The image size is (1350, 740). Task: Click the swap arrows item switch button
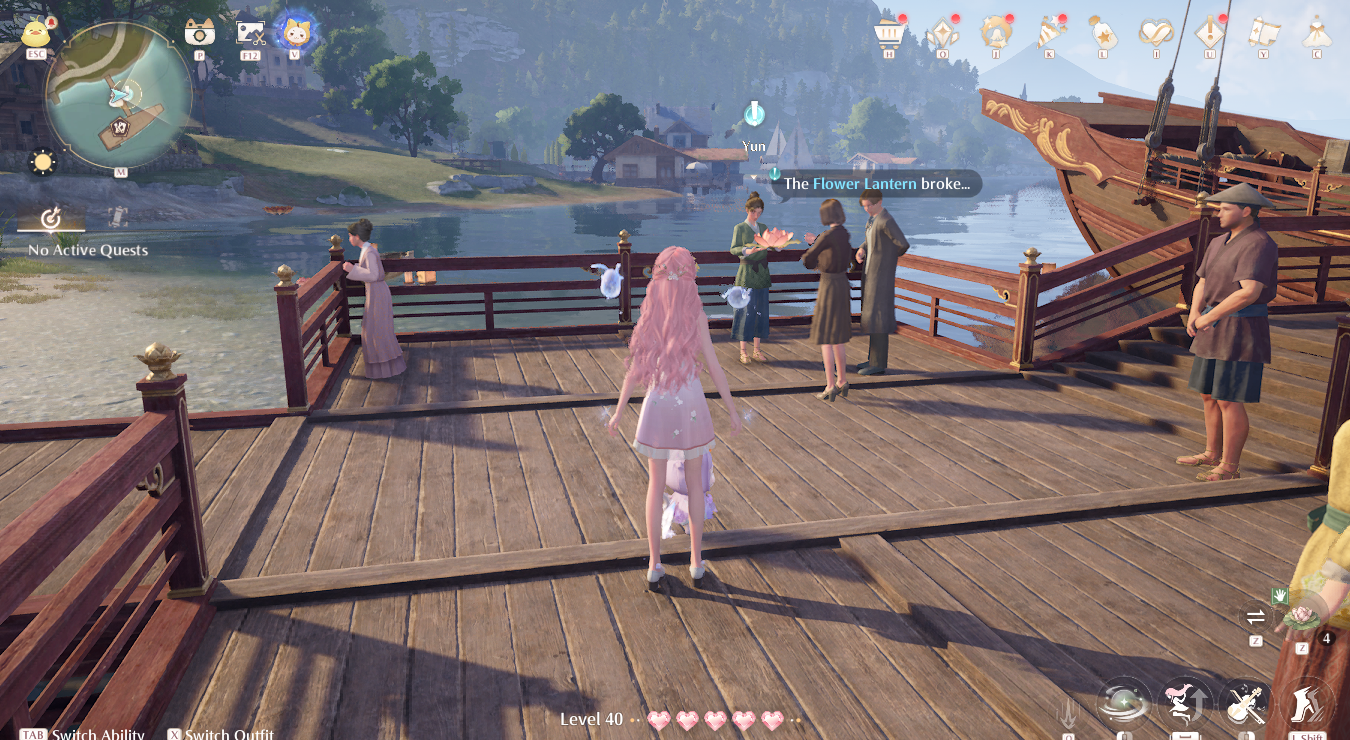pyautogui.click(x=1254, y=616)
